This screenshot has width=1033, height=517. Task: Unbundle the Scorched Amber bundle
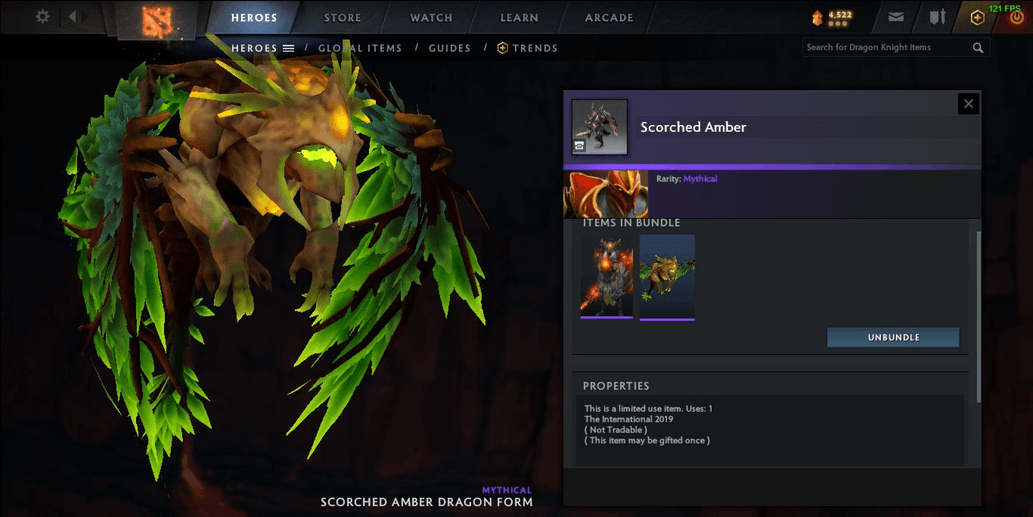point(892,337)
